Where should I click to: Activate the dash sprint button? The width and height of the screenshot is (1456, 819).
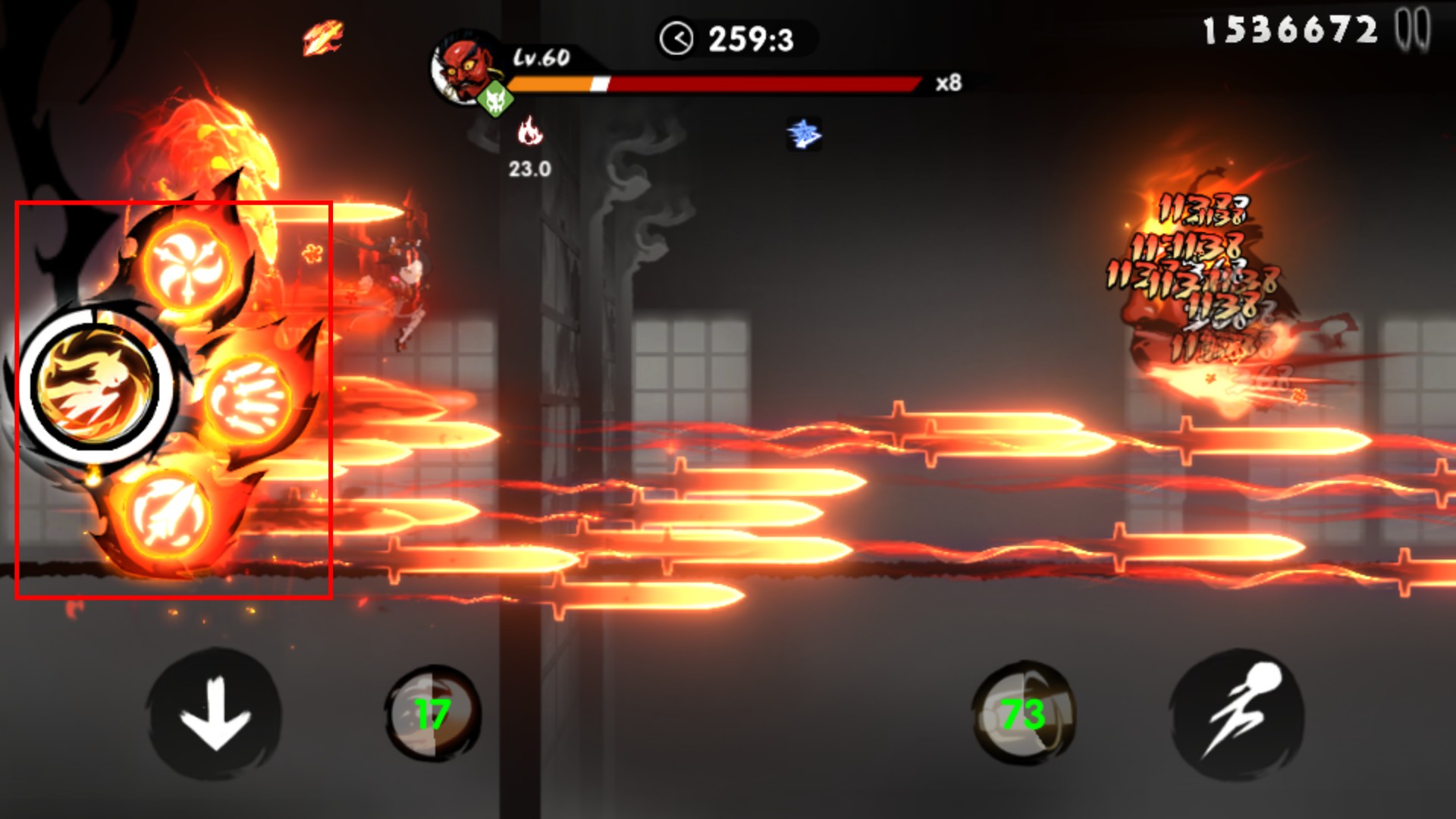(x=1237, y=714)
